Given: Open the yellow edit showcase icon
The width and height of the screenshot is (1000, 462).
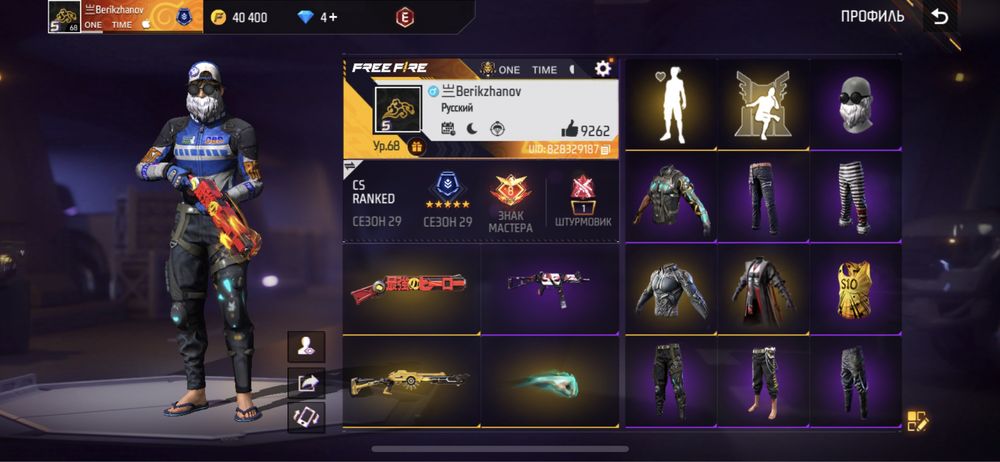Looking at the screenshot, I should coord(916,420).
